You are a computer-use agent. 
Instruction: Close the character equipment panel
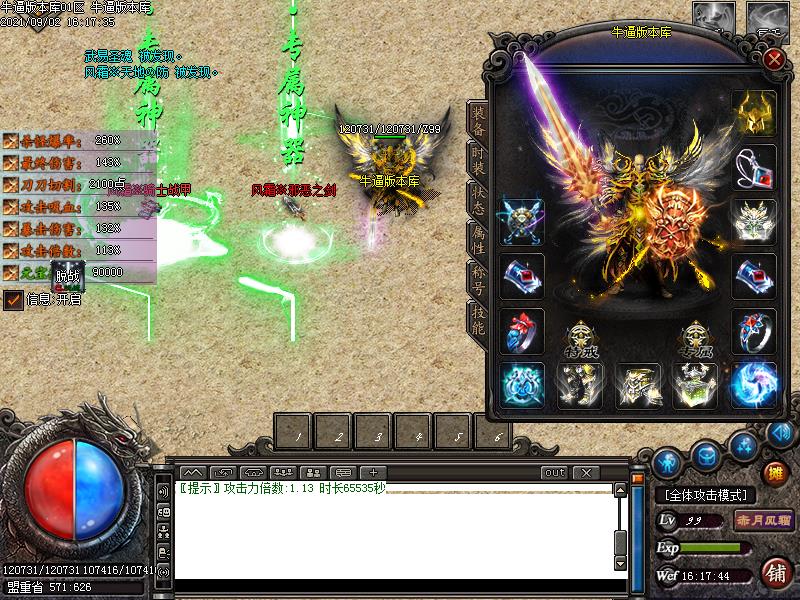click(x=773, y=58)
